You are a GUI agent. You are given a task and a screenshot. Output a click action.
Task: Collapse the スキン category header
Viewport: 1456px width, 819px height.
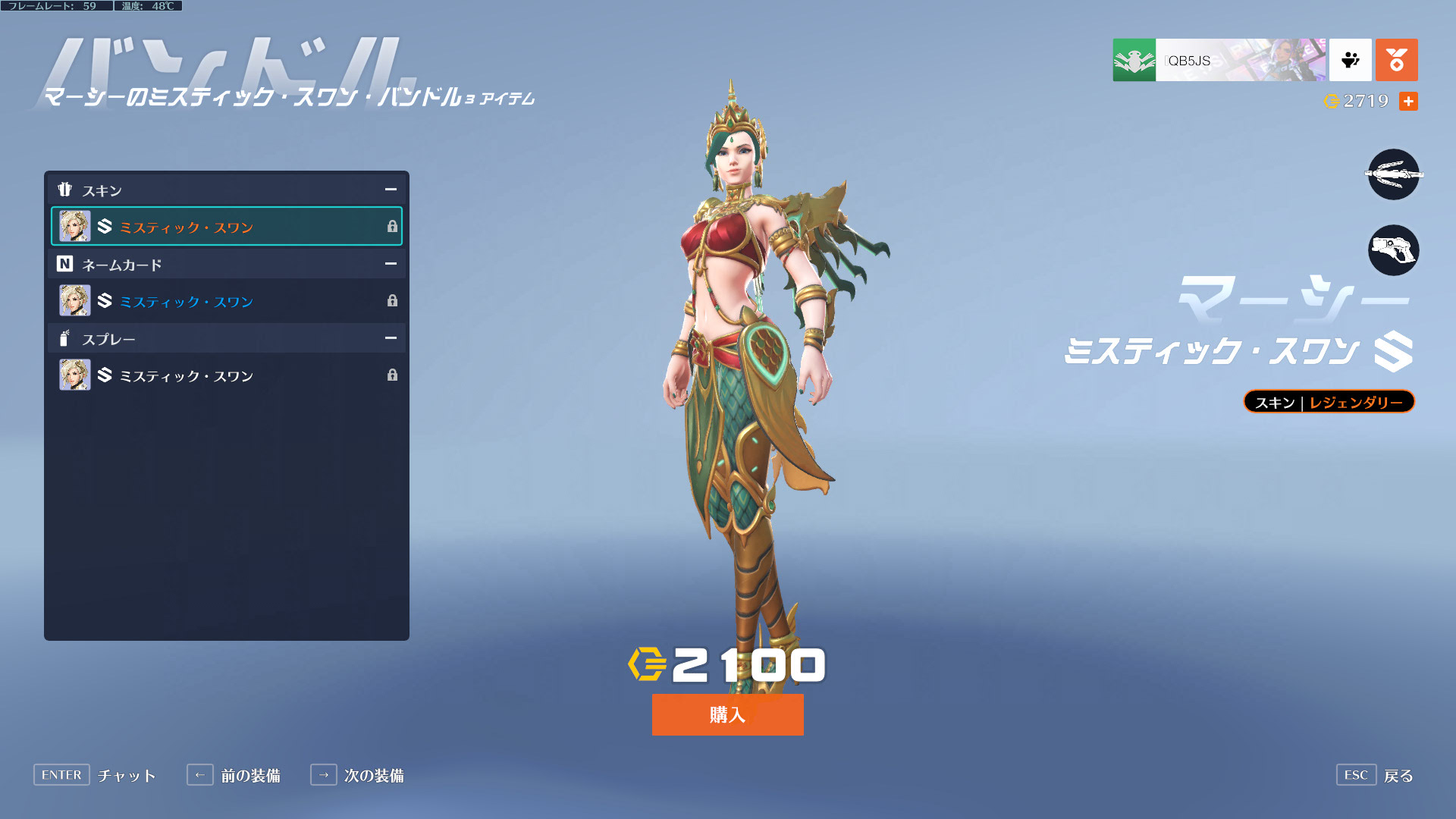(x=391, y=190)
